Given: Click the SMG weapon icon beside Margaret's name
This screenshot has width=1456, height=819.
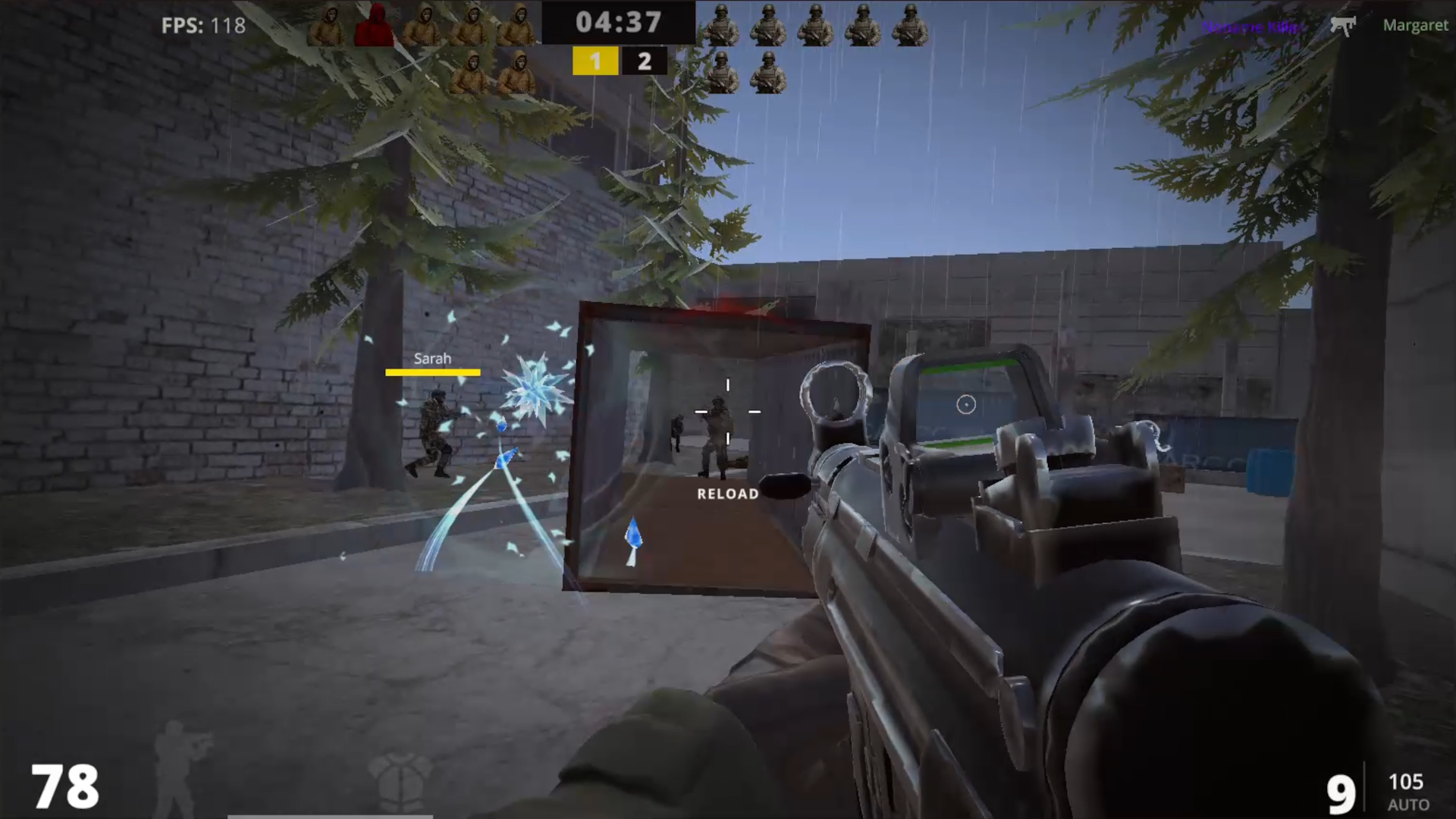Looking at the screenshot, I should click(x=1344, y=26).
